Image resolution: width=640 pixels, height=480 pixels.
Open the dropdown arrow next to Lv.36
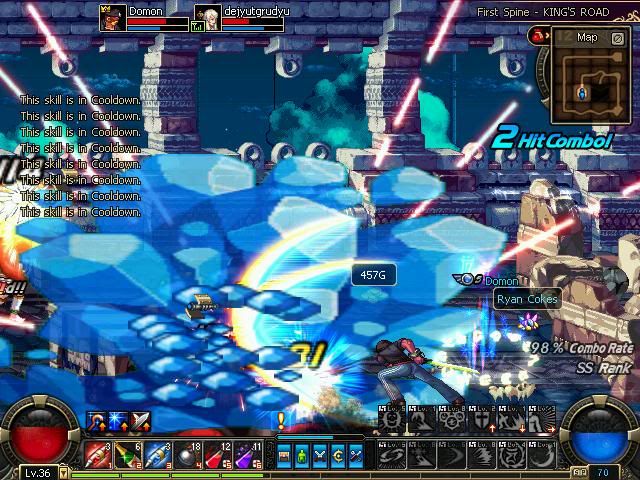(64, 472)
